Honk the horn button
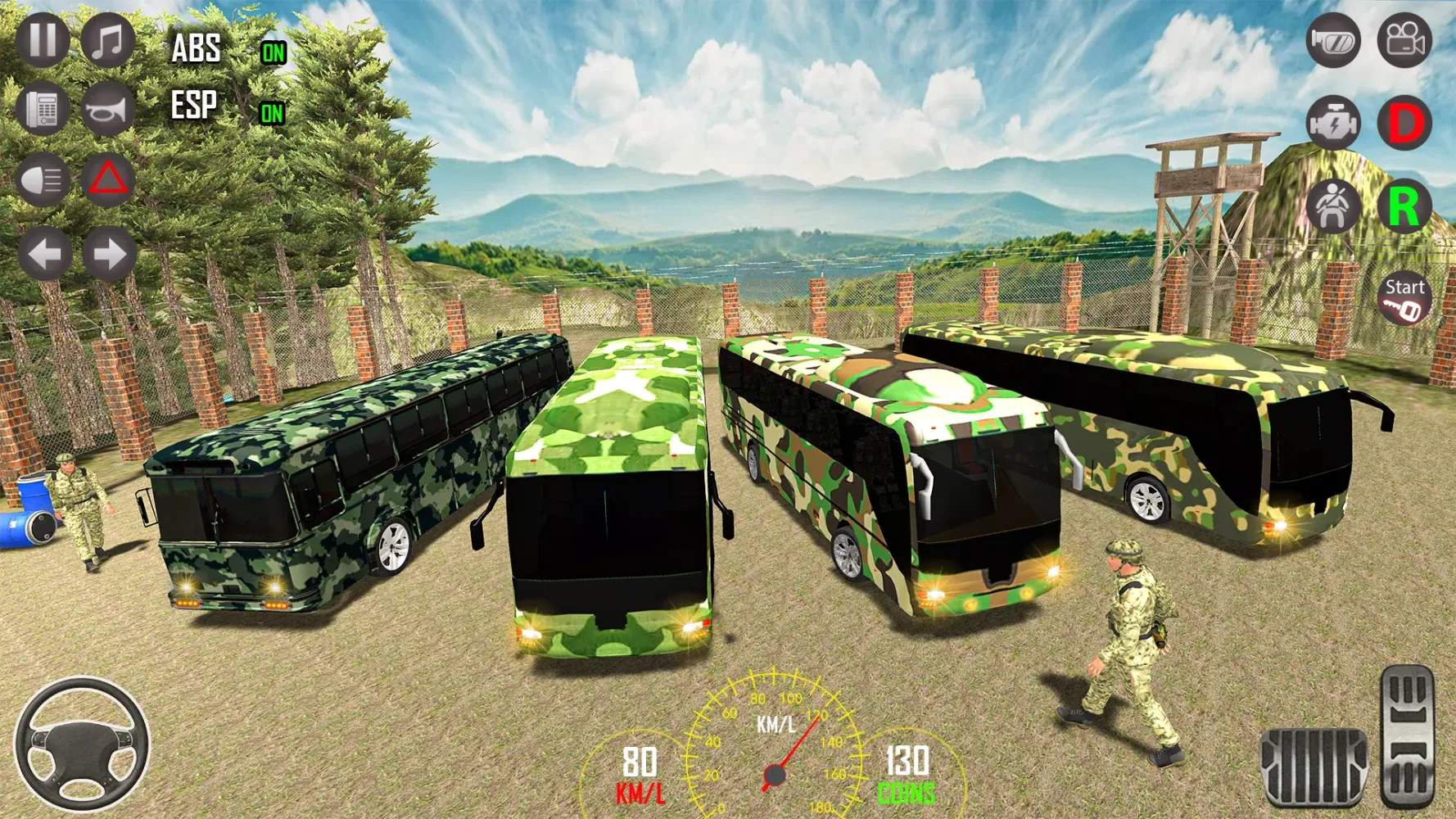Image resolution: width=1456 pixels, height=819 pixels. 107,108
